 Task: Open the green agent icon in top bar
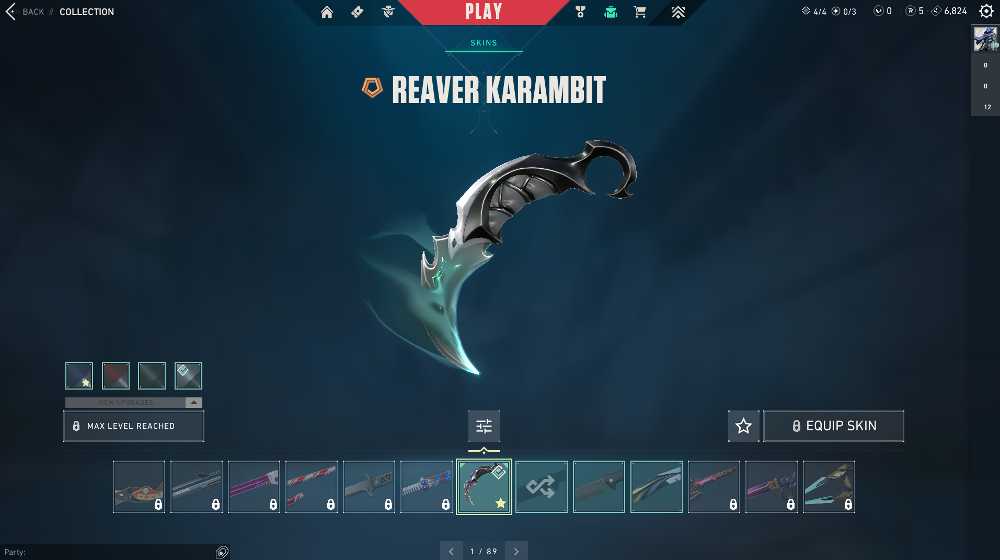610,12
